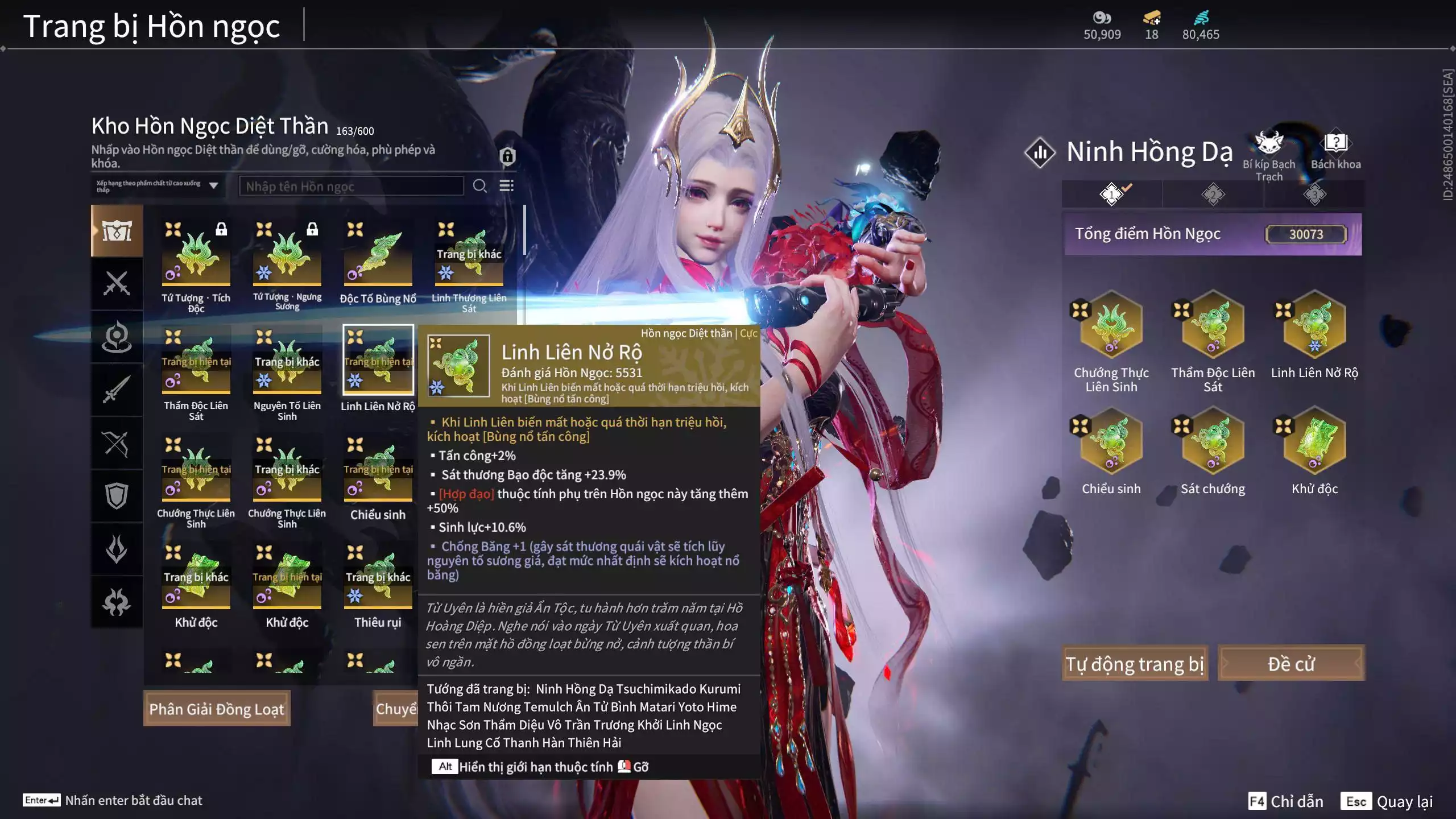Image resolution: width=1456 pixels, height=819 pixels.
Task: Toggle the lock icon above the jade list
Action: click(x=507, y=155)
